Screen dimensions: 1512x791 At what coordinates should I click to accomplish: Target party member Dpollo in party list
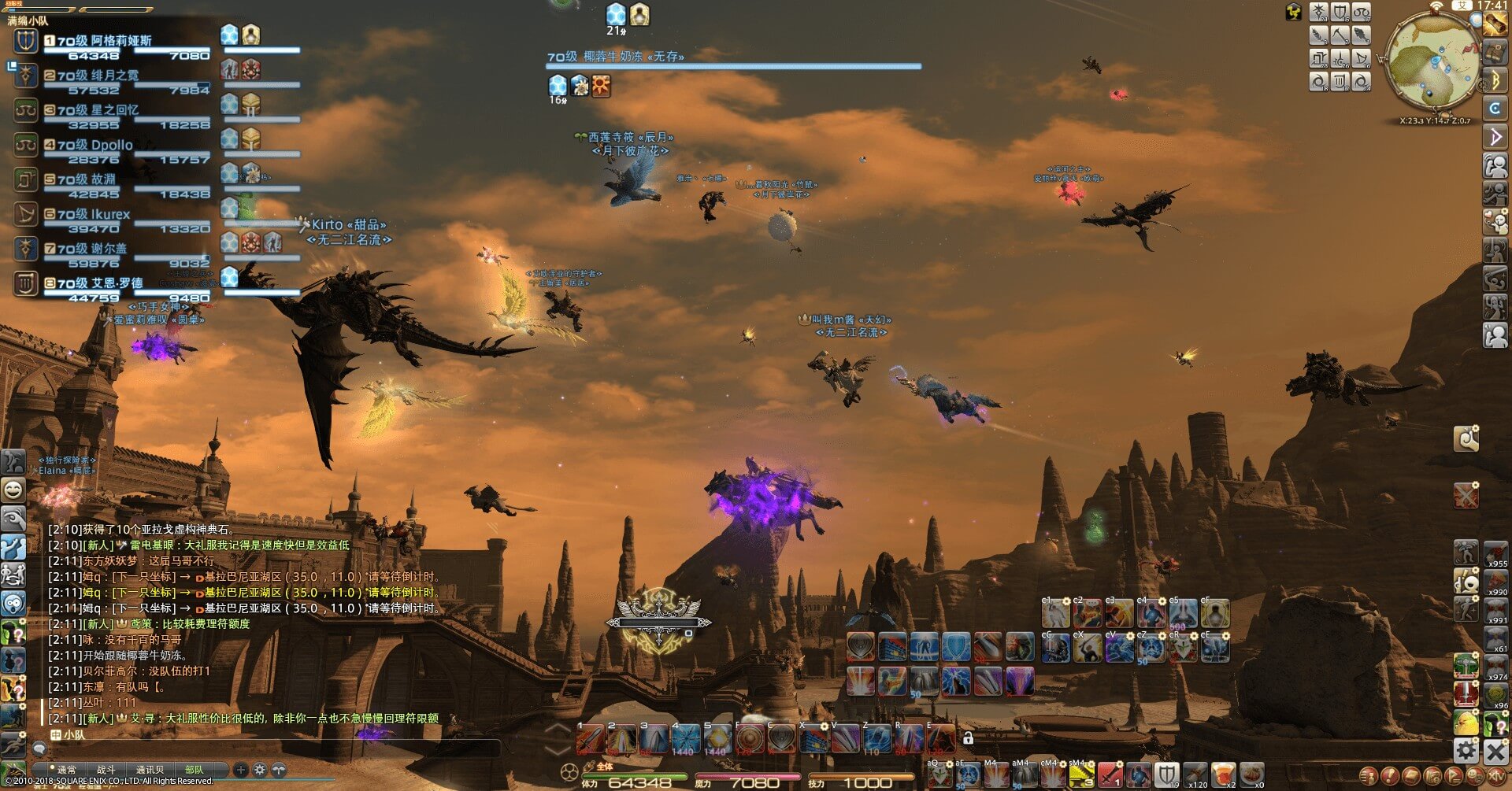(x=94, y=145)
